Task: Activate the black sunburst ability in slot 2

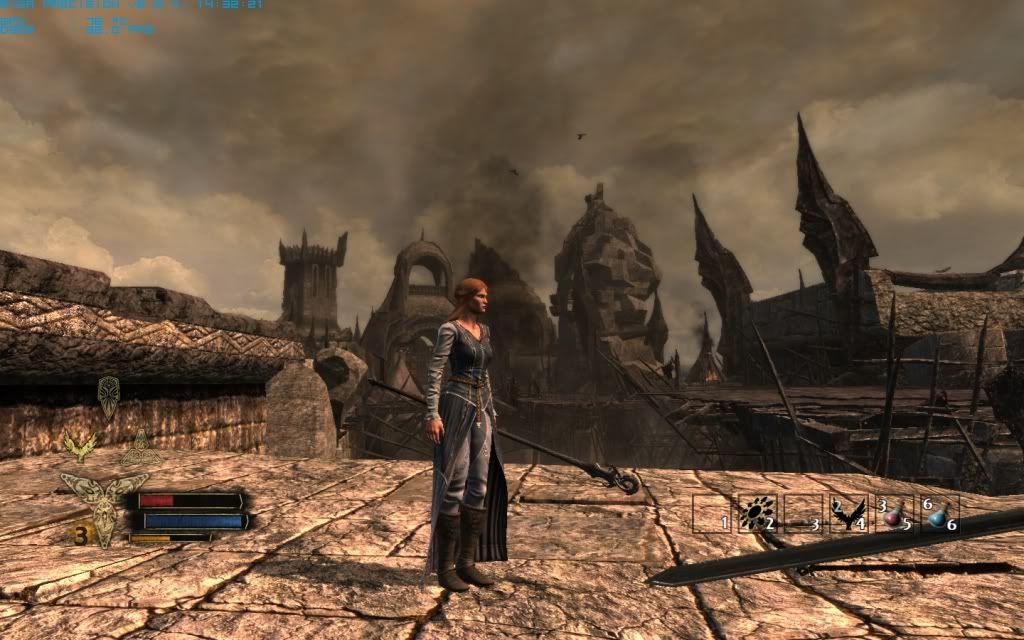Action: (x=756, y=513)
